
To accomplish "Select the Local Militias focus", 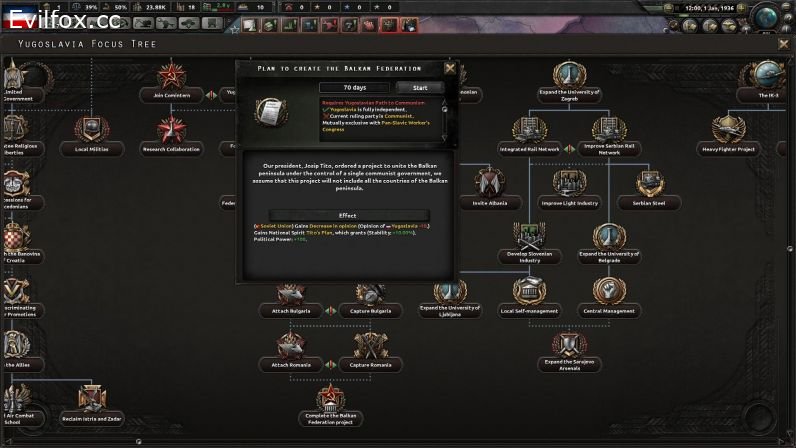I will pos(92,132).
